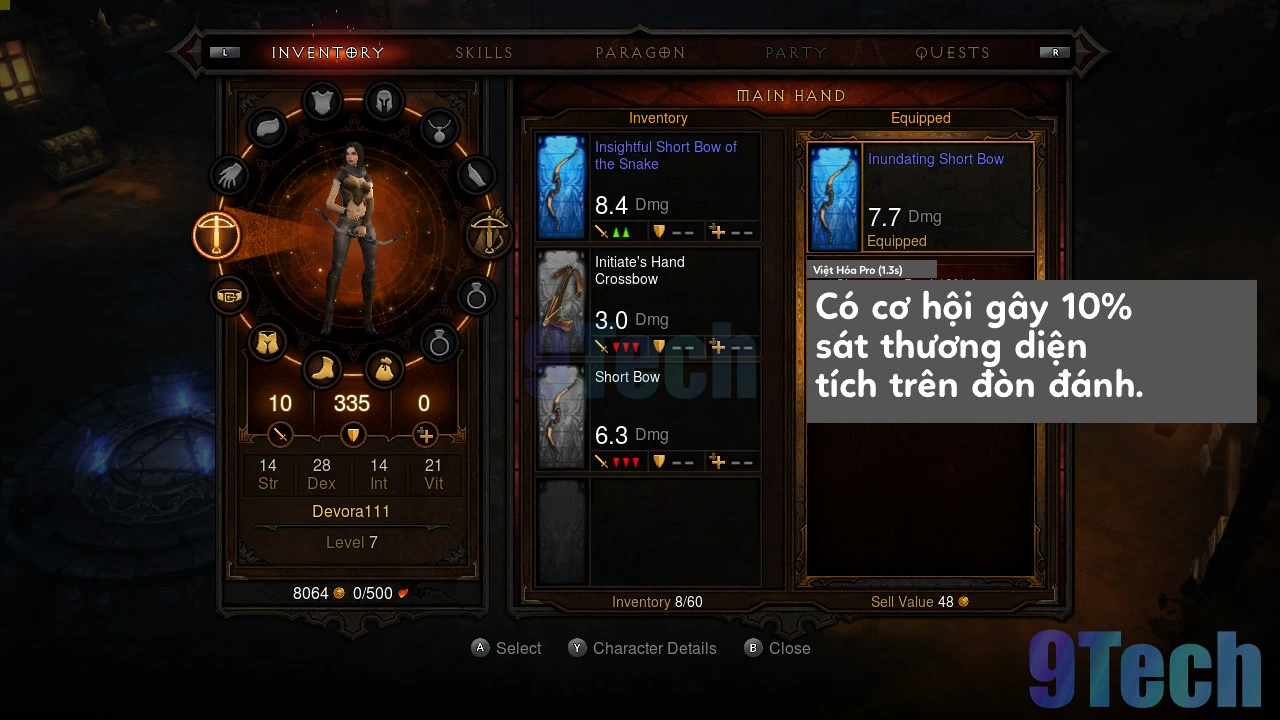1280x720 pixels.
Task: Open the chest armor equipment slot
Action: coord(322,101)
